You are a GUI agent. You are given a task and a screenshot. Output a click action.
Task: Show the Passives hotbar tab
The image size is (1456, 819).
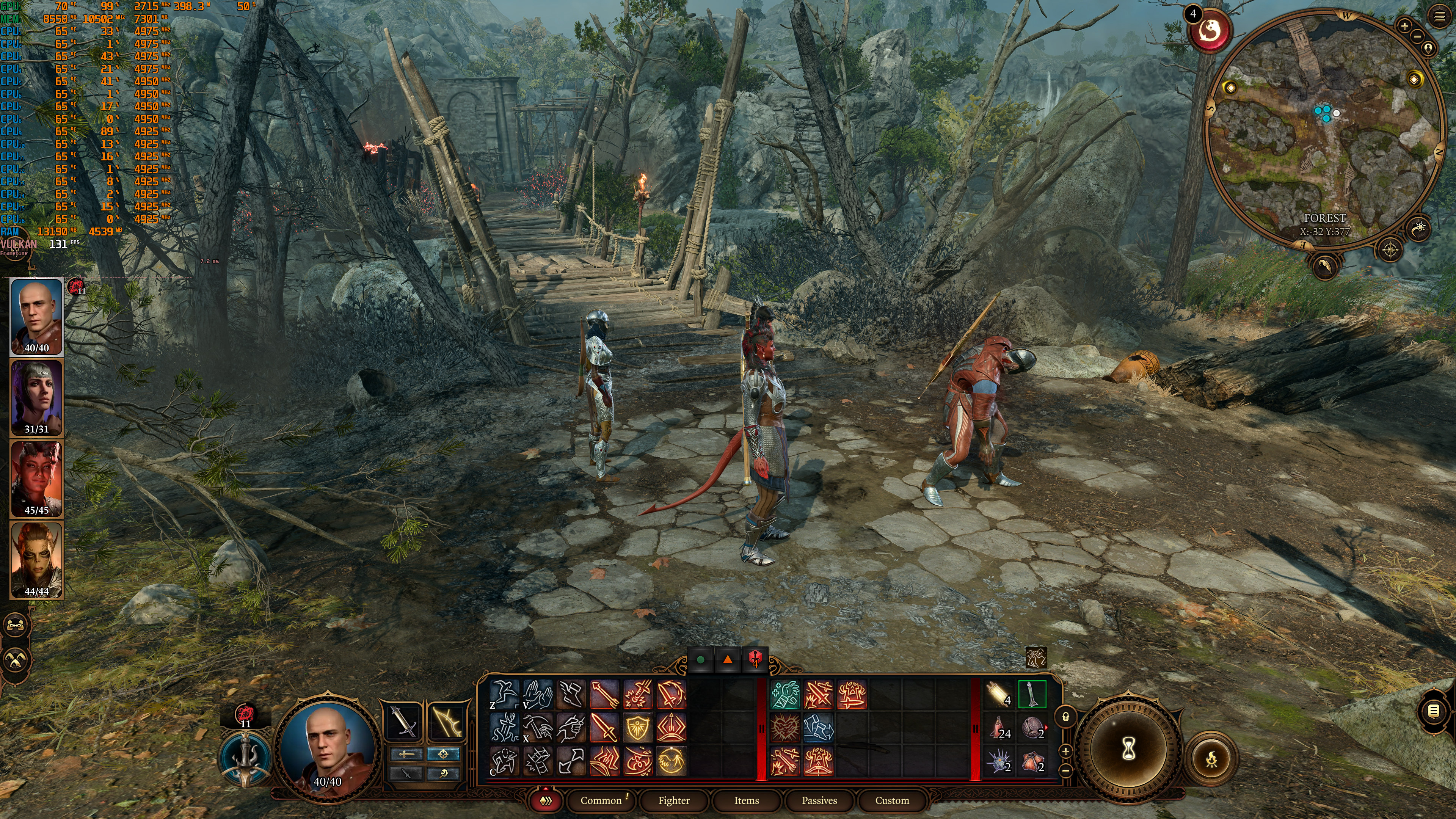(819, 800)
